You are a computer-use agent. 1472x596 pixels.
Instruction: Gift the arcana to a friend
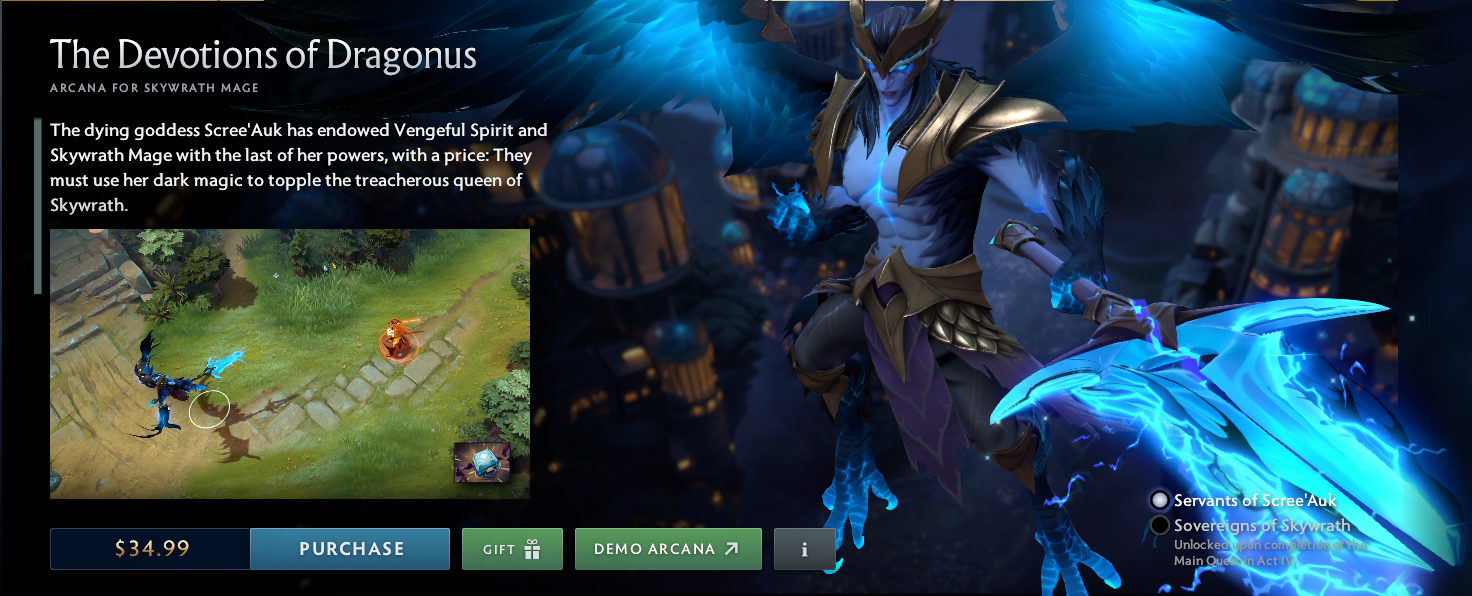pos(512,549)
